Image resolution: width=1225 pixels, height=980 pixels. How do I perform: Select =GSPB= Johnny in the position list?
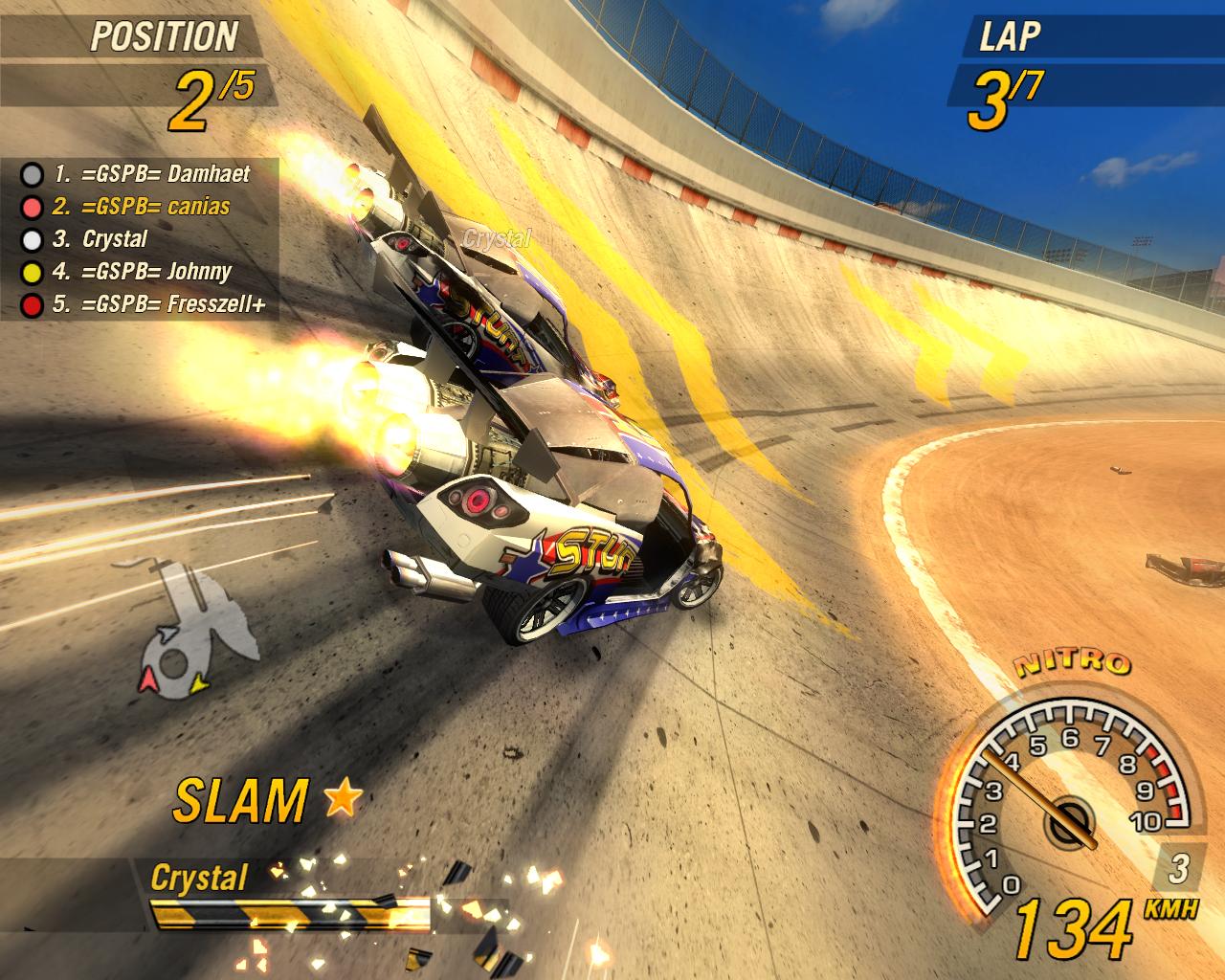[x=142, y=272]
